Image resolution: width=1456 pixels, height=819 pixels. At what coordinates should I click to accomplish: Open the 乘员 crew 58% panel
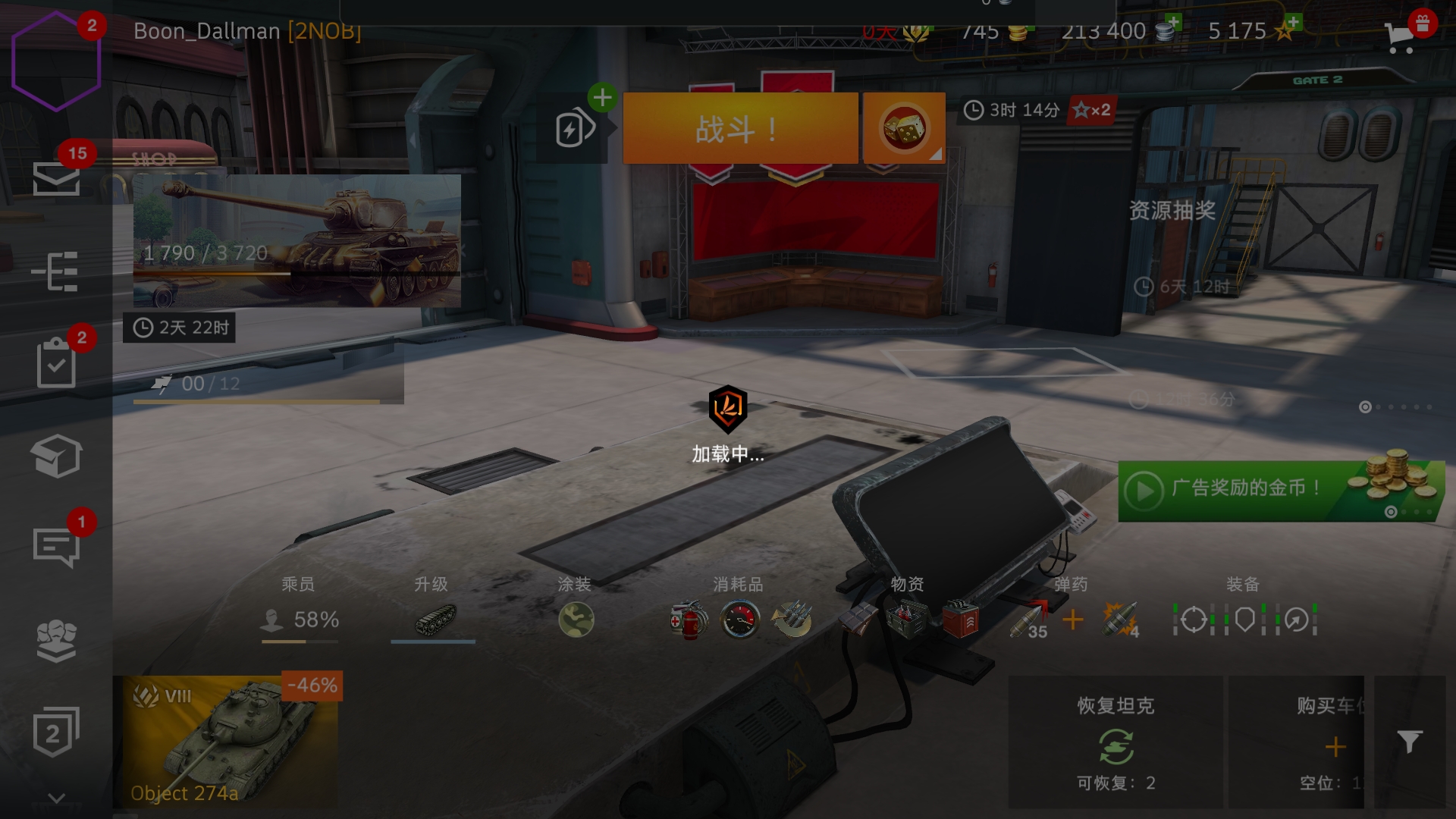click(x=300, y=620)
